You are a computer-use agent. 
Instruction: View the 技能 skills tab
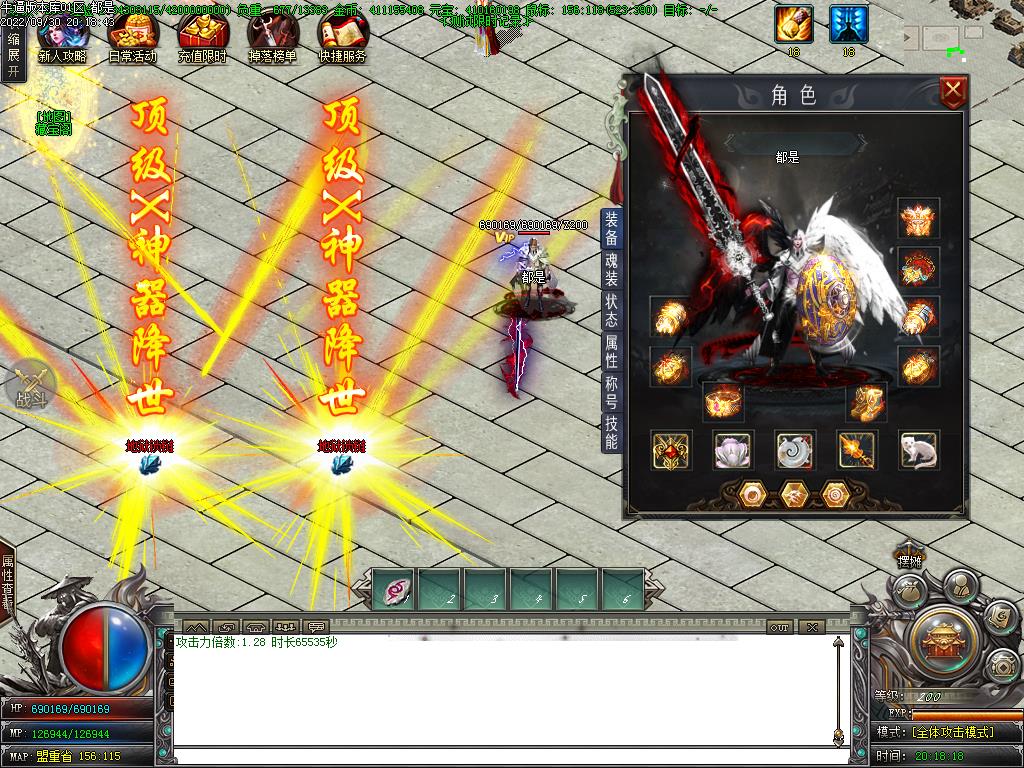611,432
